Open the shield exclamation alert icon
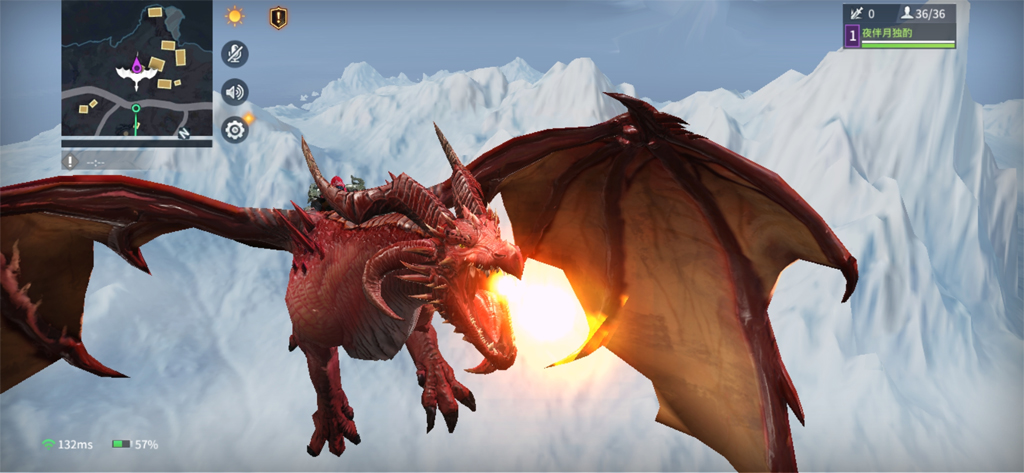 click(x=278, y=17)
